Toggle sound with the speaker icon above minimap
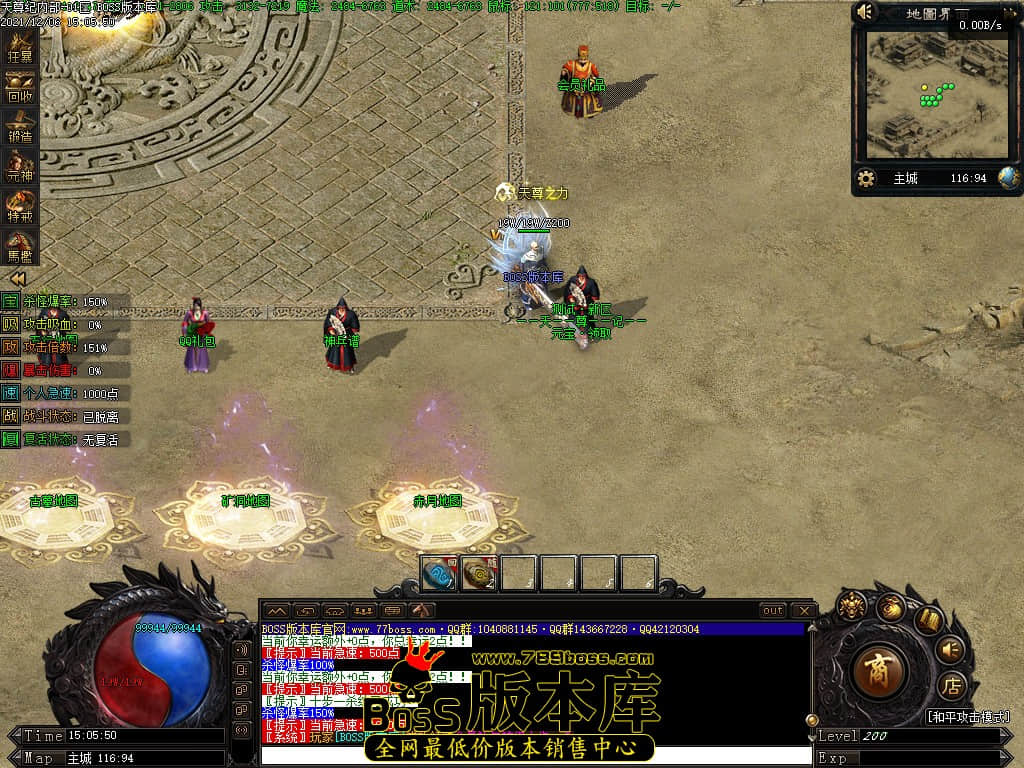Screen dimensions: 1024x768 [866, 12]
